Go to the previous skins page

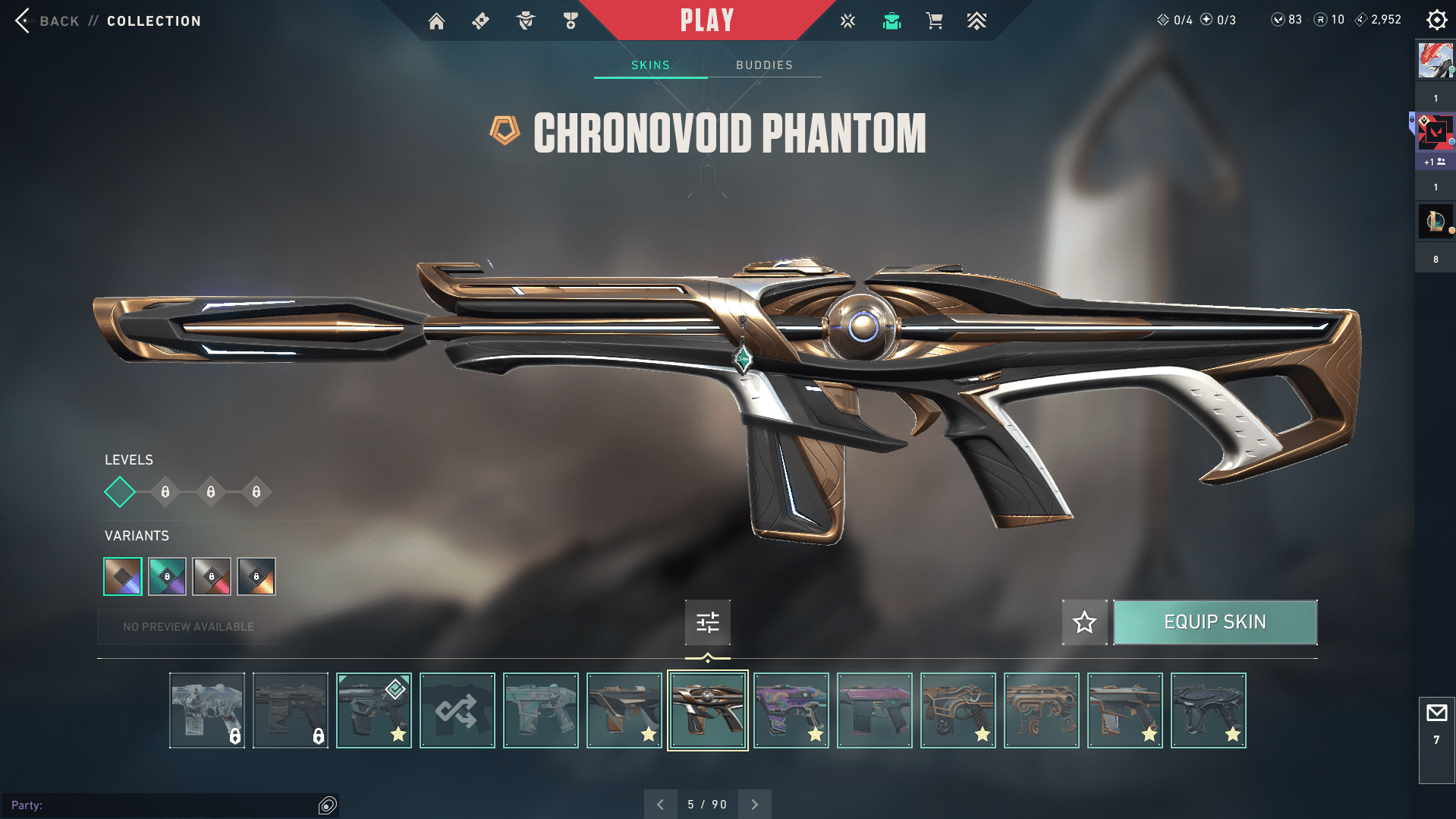point(660,805)
